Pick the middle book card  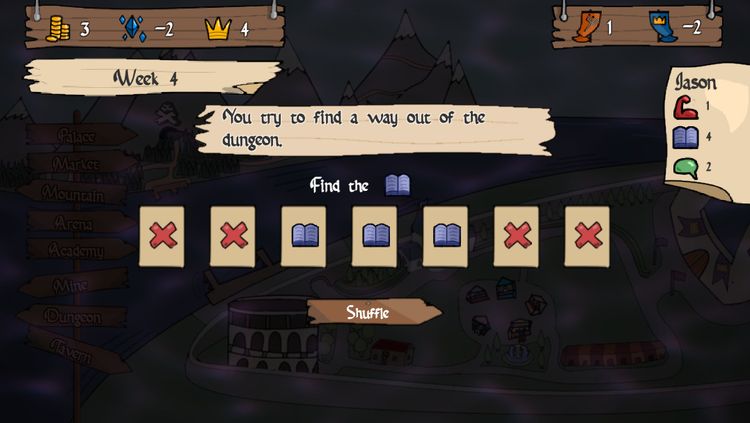click(375, 236)
